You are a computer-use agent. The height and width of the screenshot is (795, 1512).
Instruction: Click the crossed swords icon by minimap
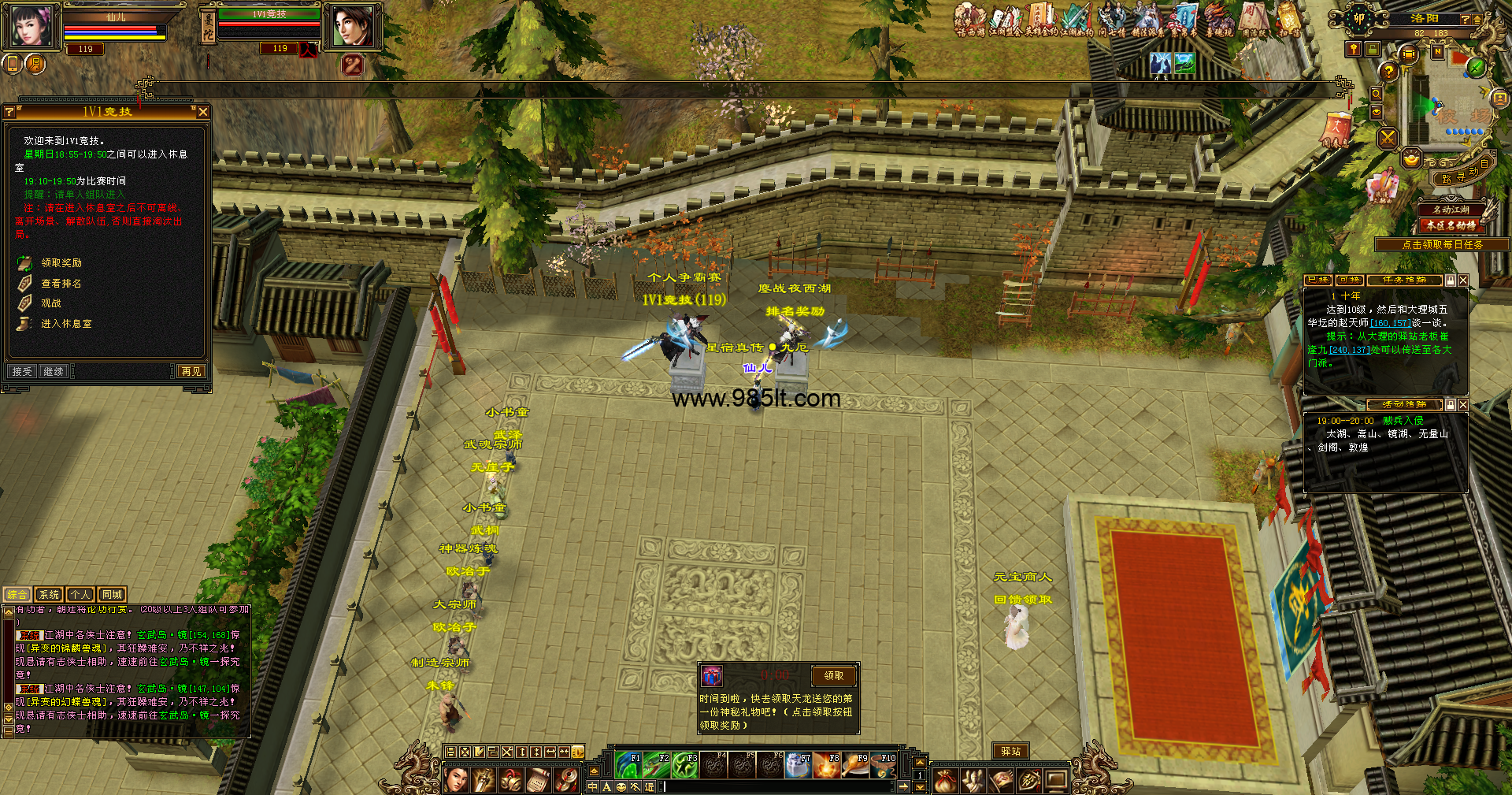pos(1388,139)
